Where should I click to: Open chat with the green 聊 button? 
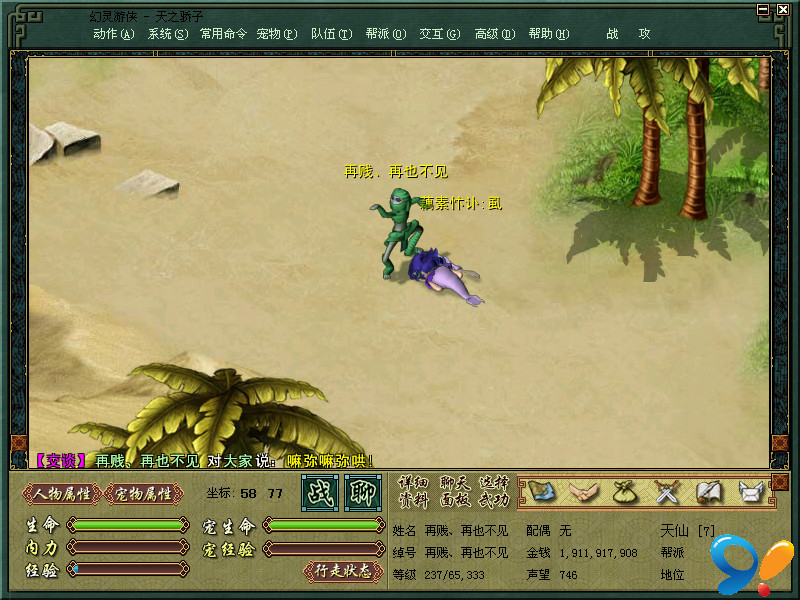tap(363, 493)
